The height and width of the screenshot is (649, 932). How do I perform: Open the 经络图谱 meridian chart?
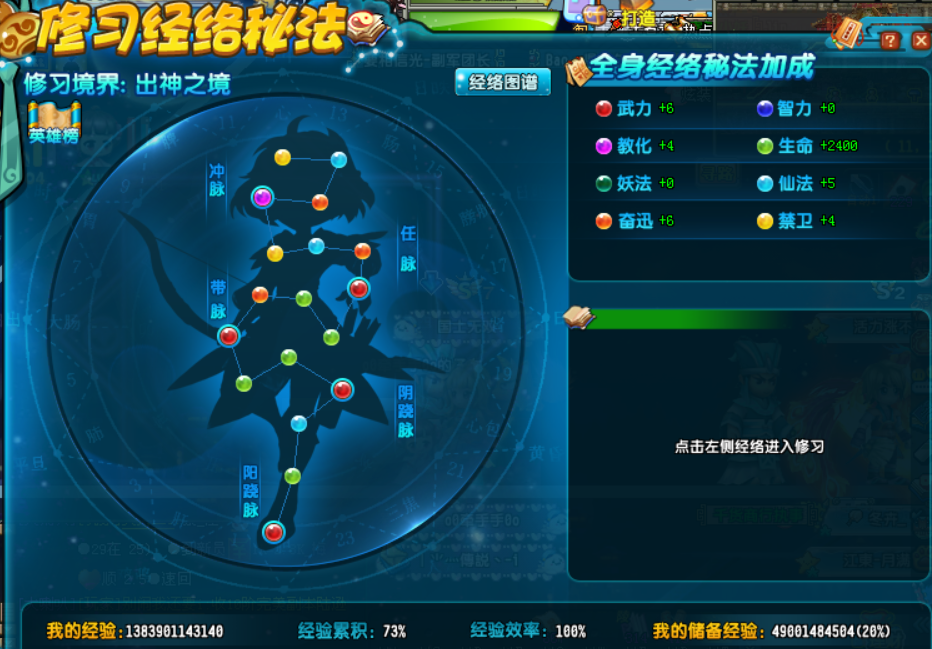pos(503,82)
